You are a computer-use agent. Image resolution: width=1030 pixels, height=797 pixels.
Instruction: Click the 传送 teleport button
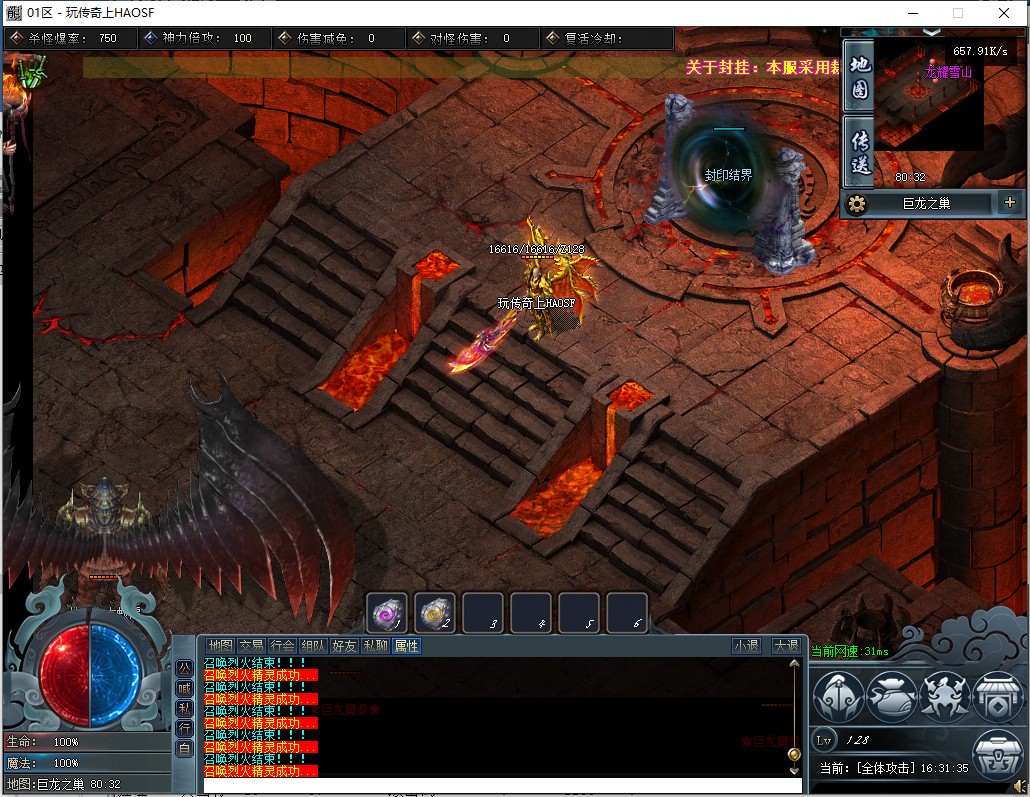tap(859, 151)
